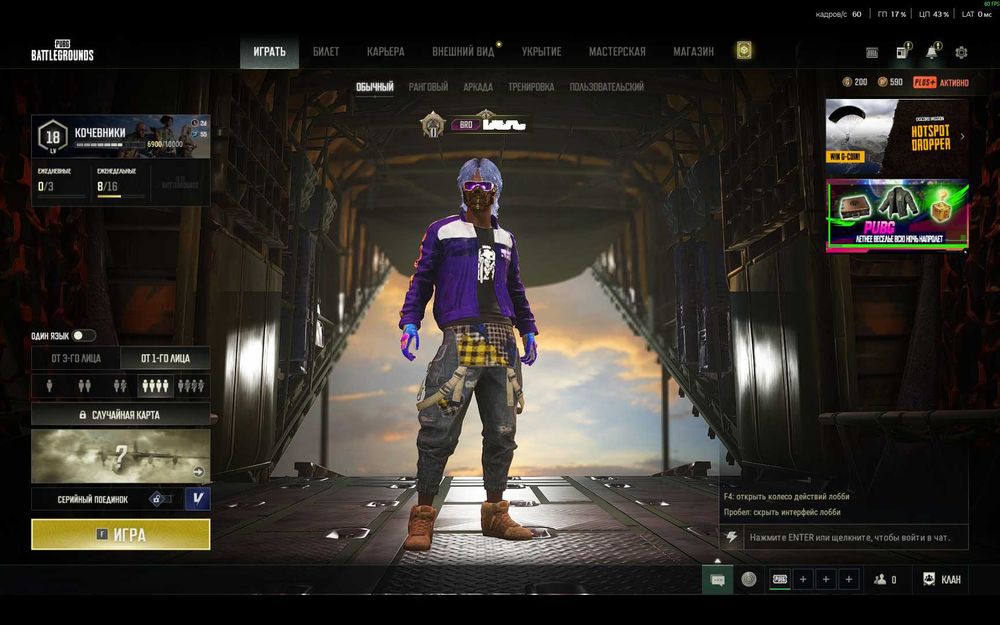Check notifications via the bell icon
Screen dimensions: 1000x625
click(932, 52)
